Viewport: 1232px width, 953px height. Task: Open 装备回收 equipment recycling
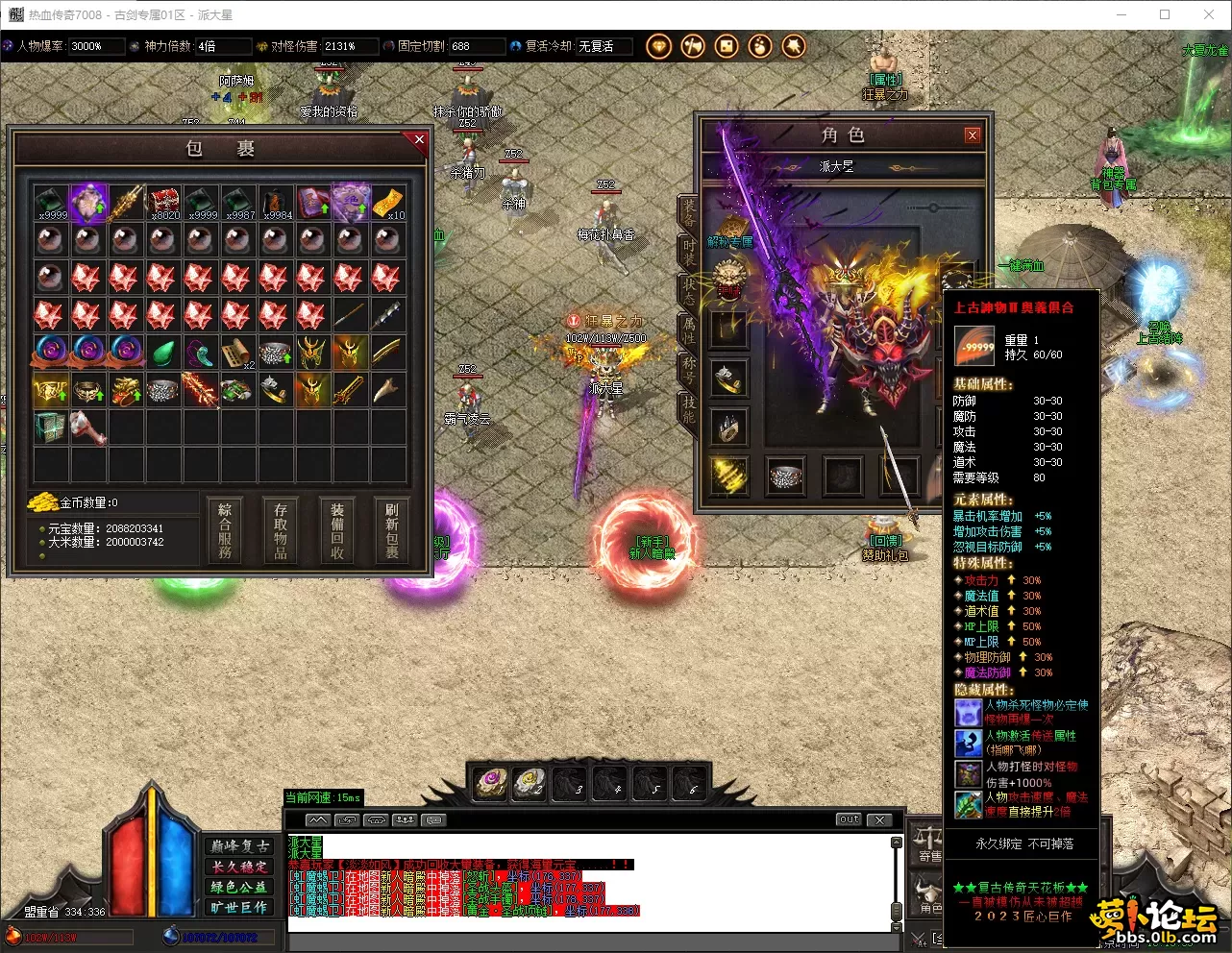pyautogui.click(x=337, y=529)
